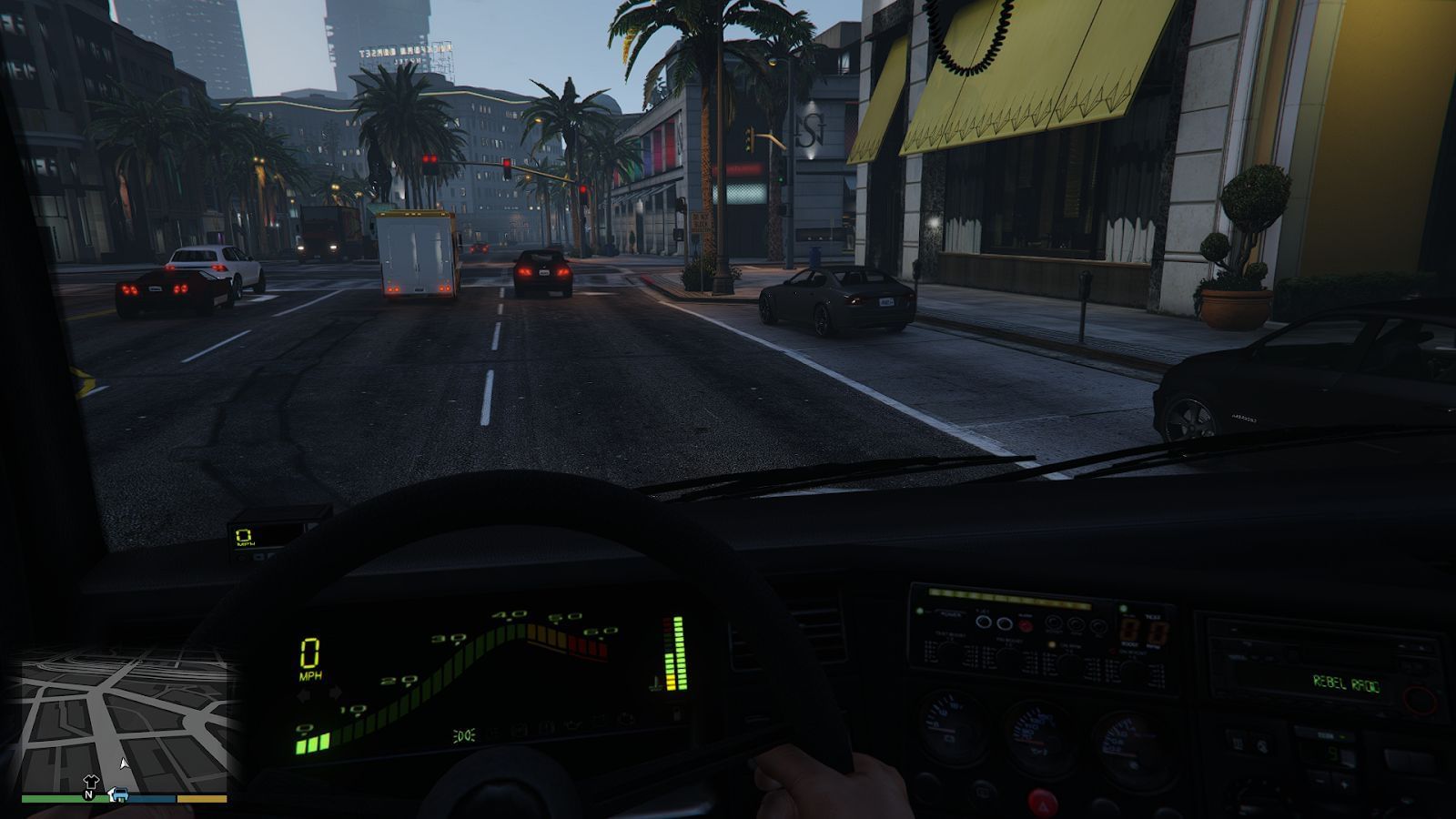Image resolution: width=1456 pixels, height=819 pixels.
Task: Click the player arrow on the minimap
Action: coord(123,763)
